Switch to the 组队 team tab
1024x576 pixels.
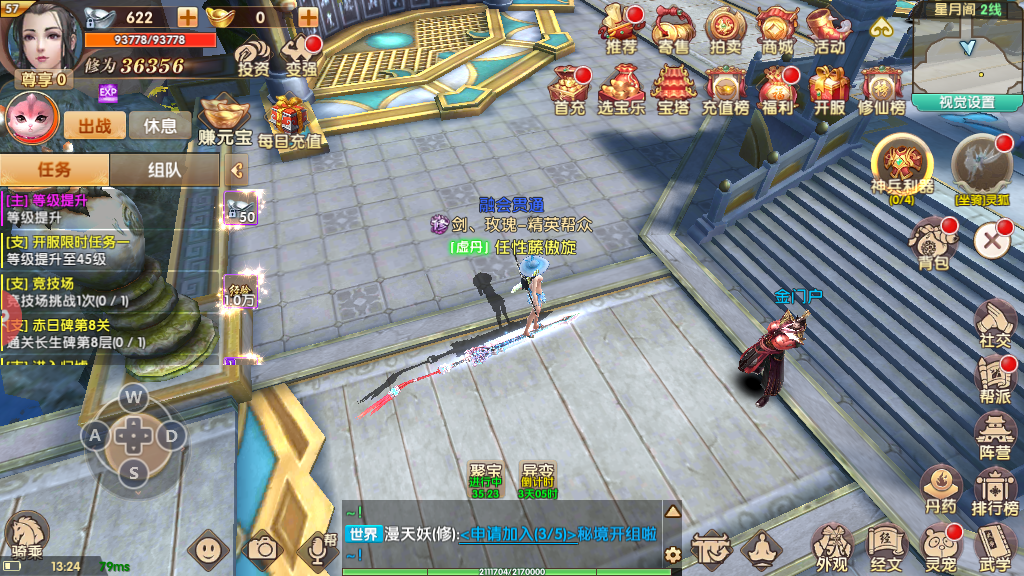point(164,170)
